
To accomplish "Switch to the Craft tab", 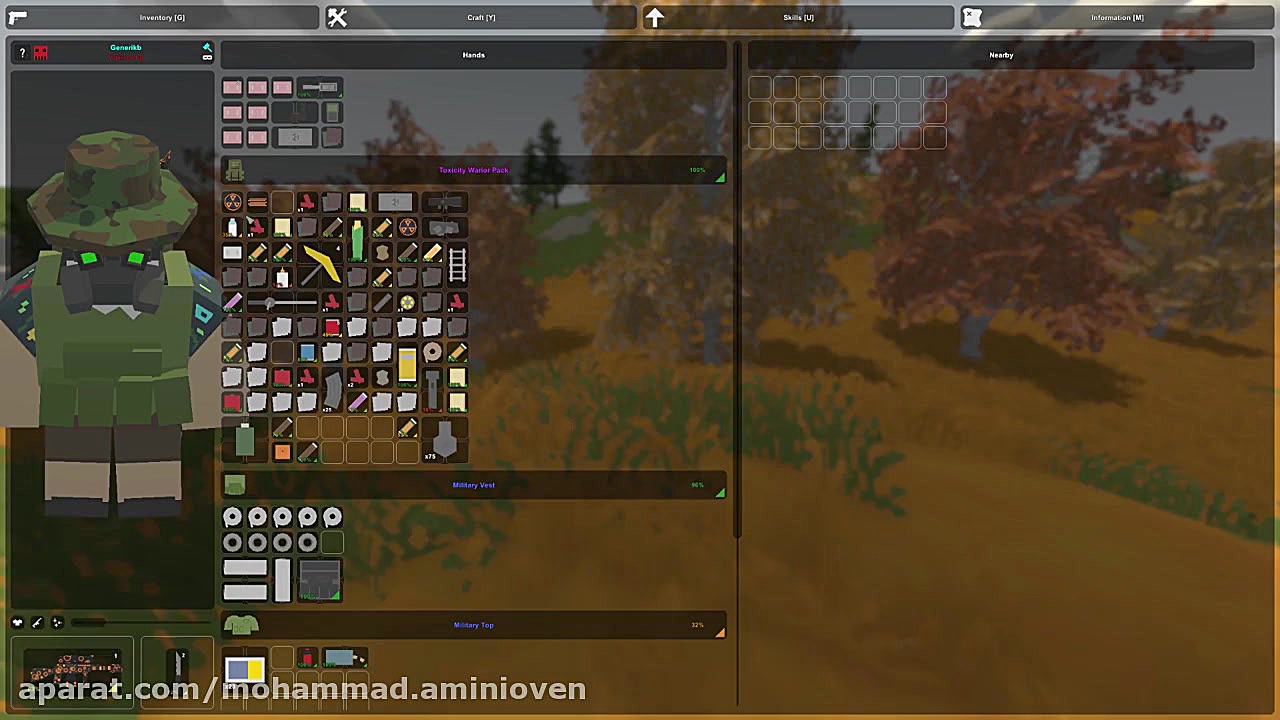I will point(481,17).
